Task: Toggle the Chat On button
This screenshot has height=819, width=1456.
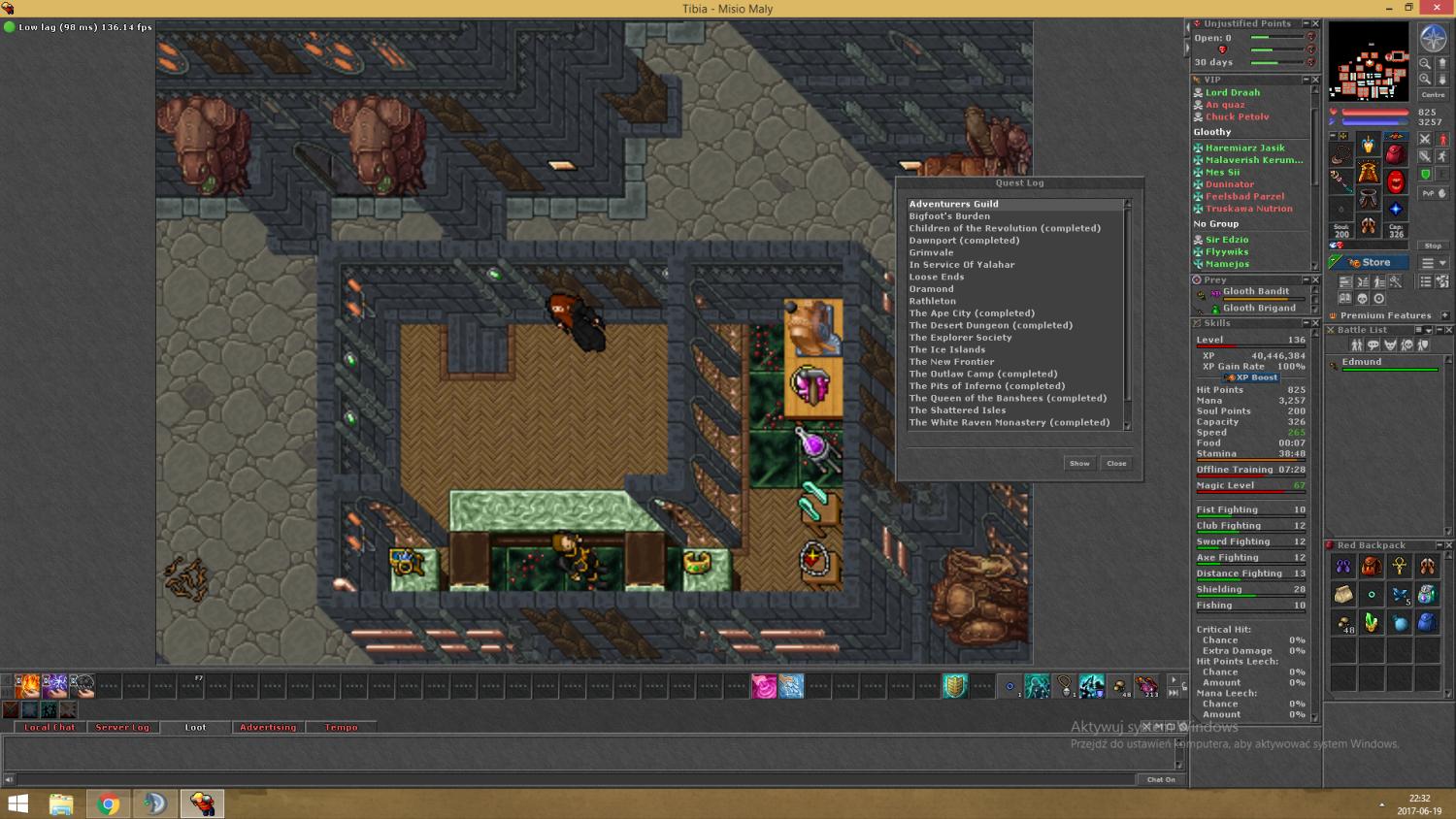Action: pyautogui.click(x=1161, y=779)
